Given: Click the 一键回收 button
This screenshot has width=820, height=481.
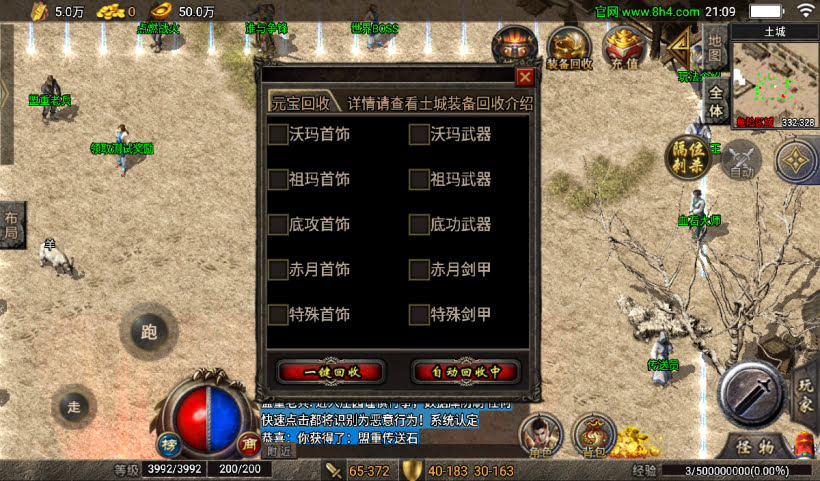Looking at the screenshot, I should (x=330, y=372).
